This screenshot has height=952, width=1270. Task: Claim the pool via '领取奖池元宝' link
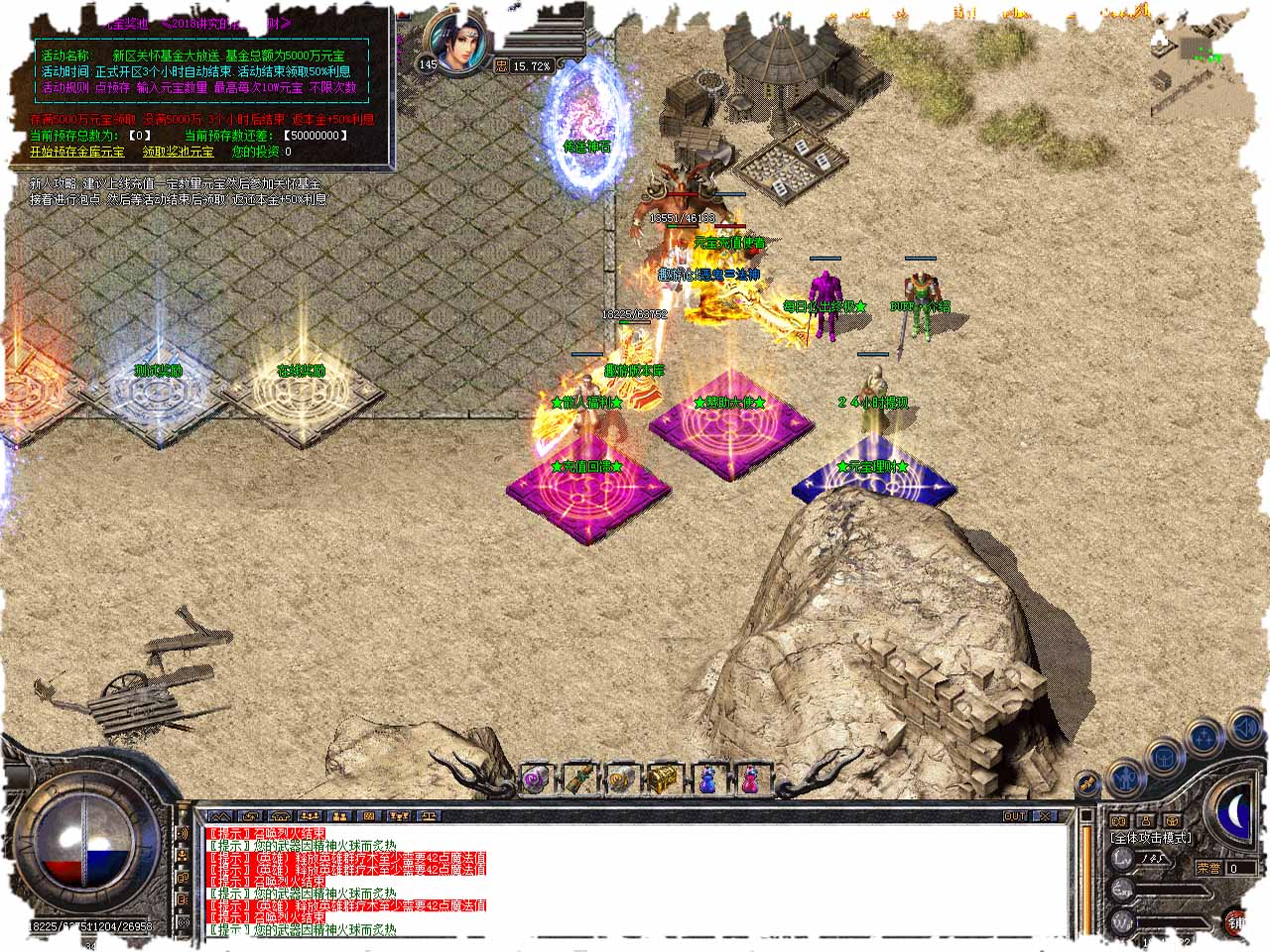178,152
